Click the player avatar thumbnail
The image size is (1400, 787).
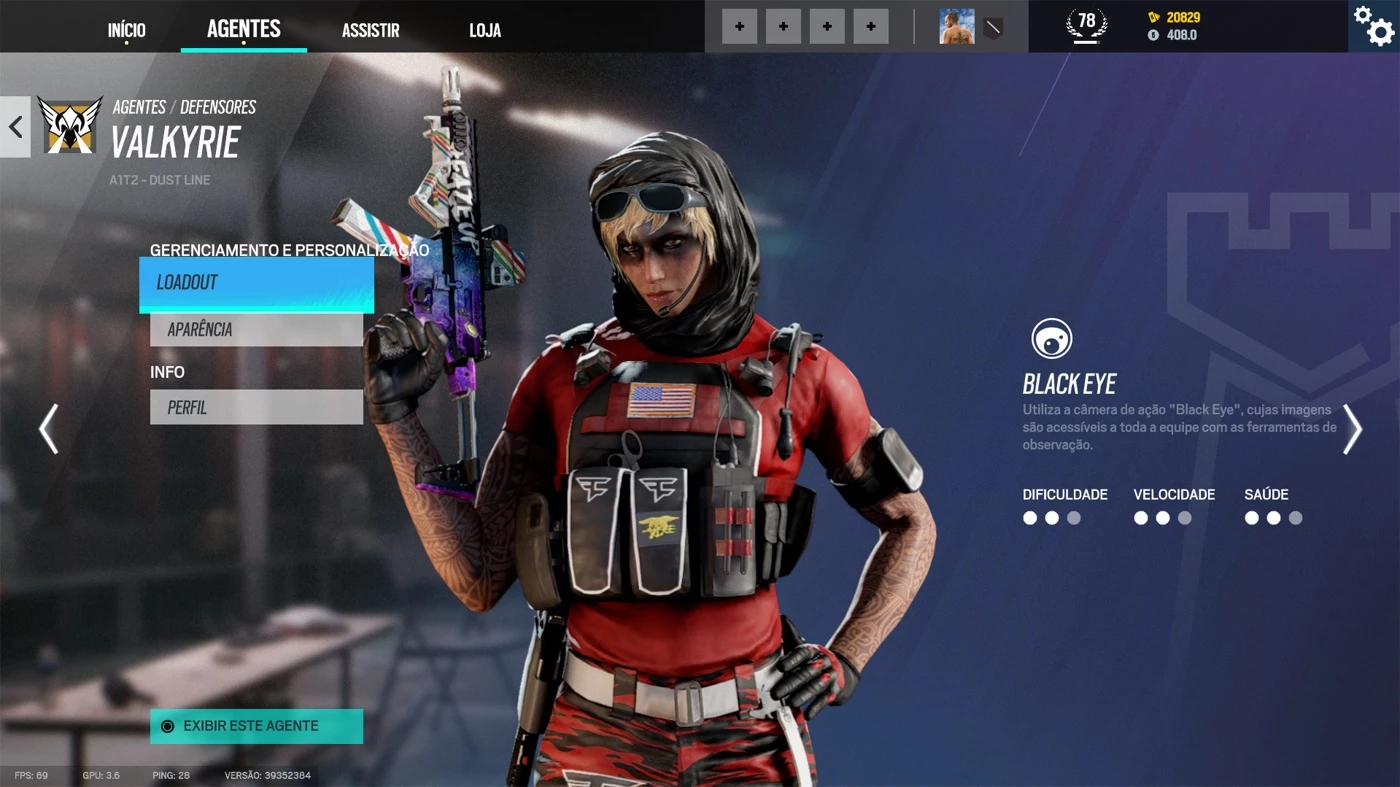click(x=955, y=24)
